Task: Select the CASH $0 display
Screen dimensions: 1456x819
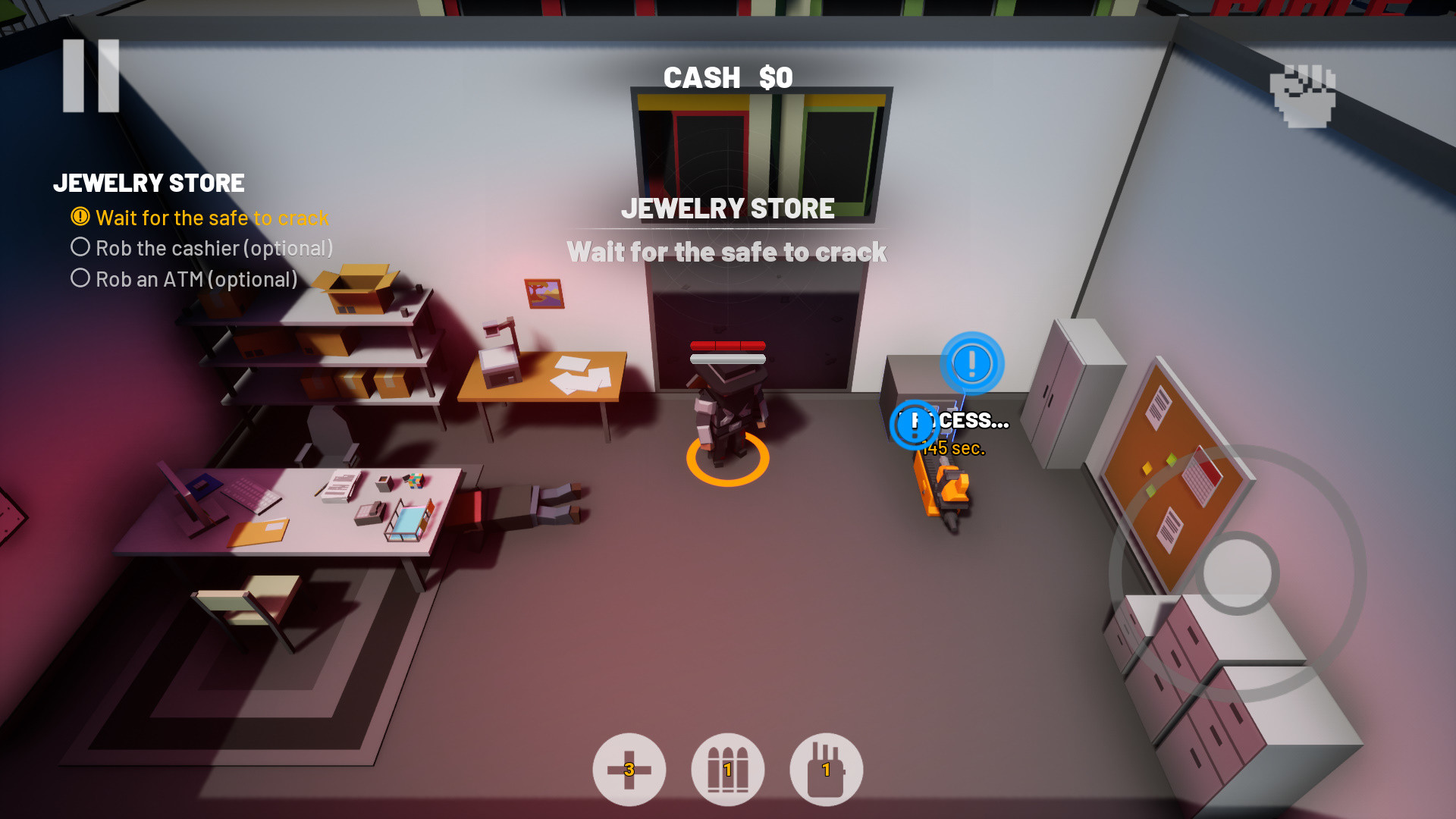Action: coord(727,76)
